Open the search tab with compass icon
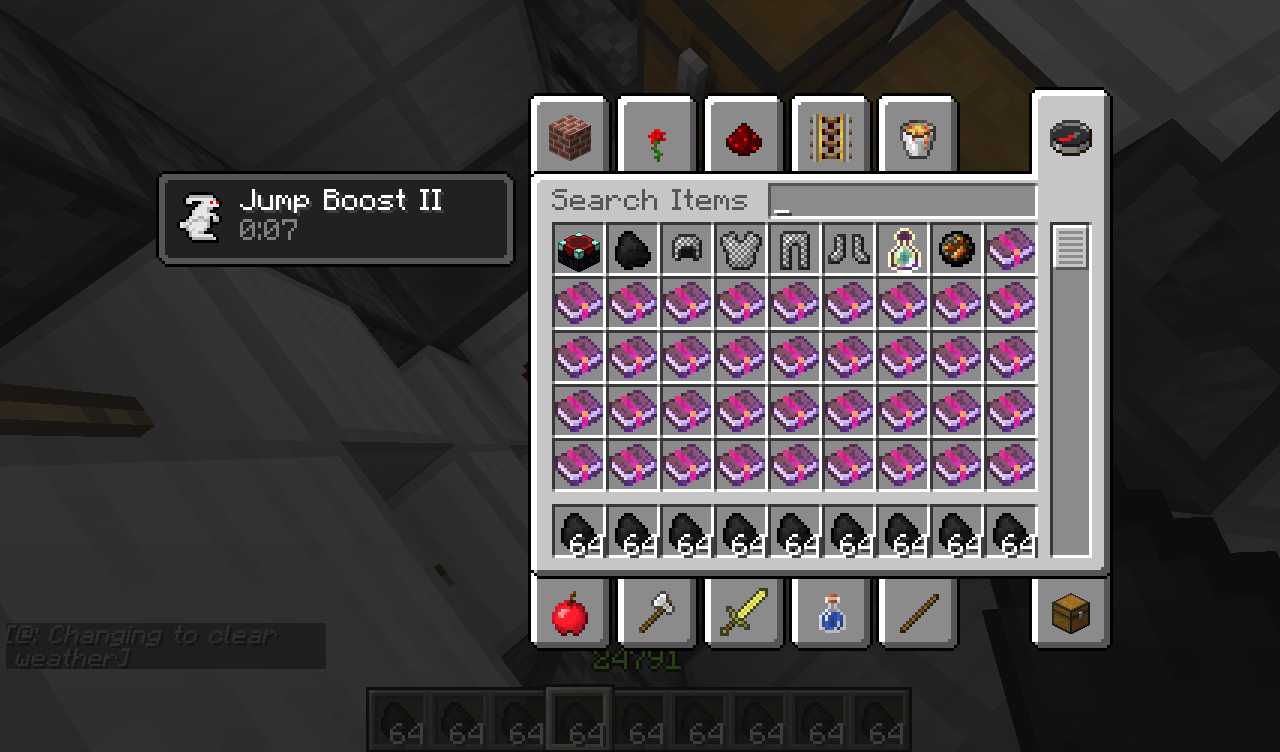Screen dimensions: 1280x752 pos(1069,137)
